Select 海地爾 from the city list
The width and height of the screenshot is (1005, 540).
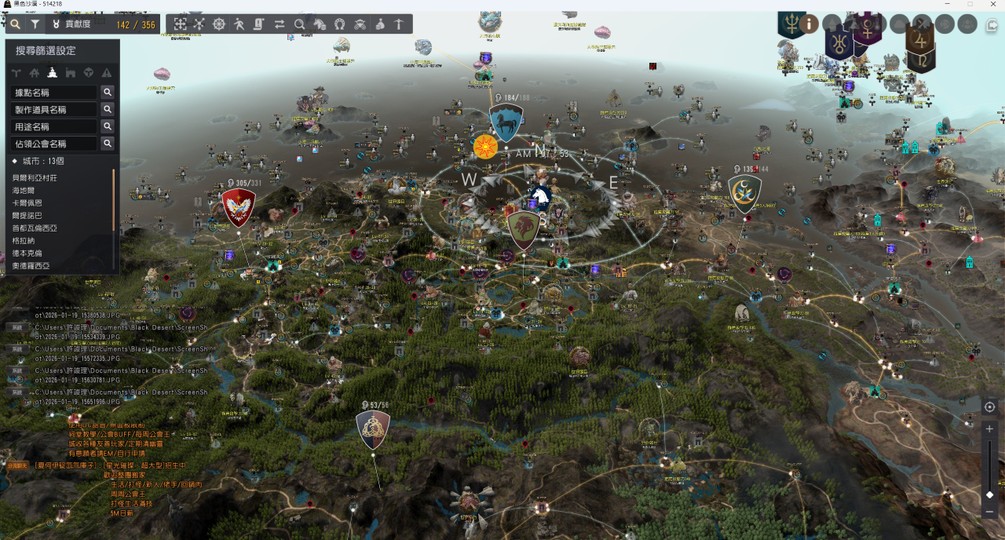point(25,190)
